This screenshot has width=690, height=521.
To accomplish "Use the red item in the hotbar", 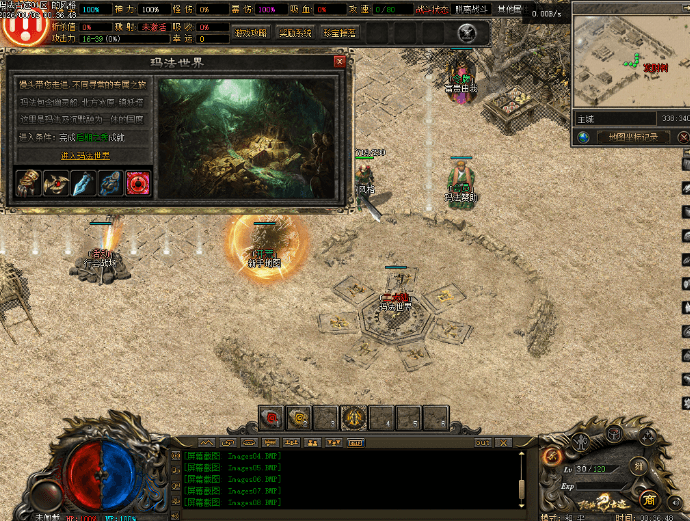I will pos(270,417).
